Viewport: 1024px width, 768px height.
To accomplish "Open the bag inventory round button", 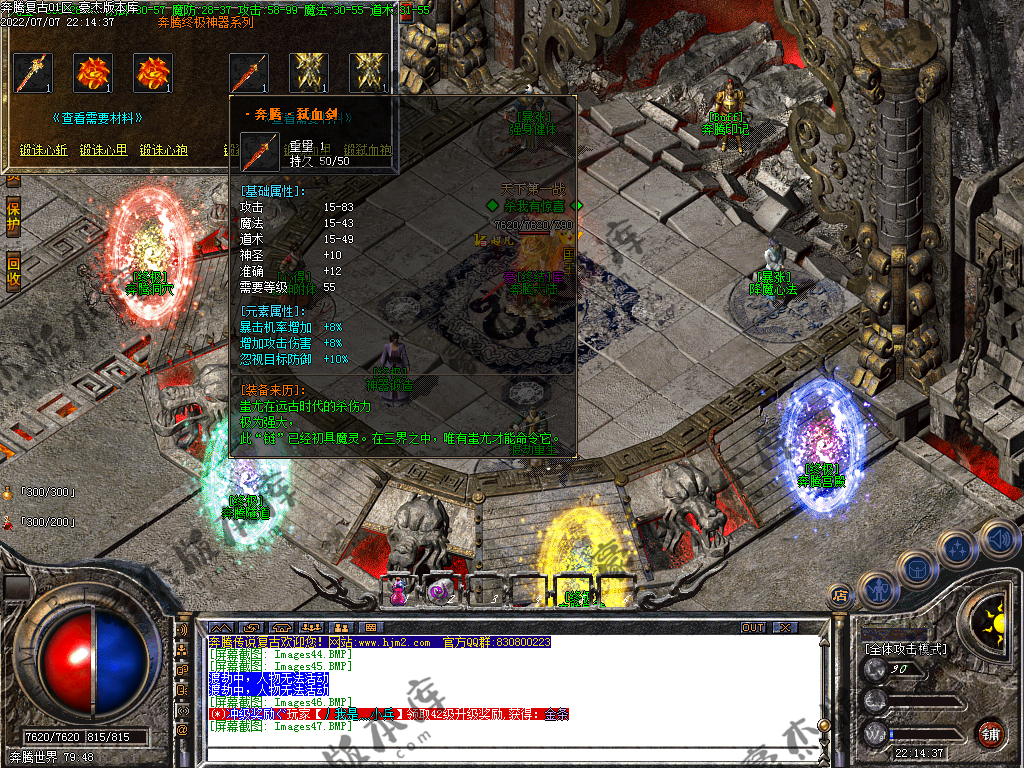I will pos(918,569).
